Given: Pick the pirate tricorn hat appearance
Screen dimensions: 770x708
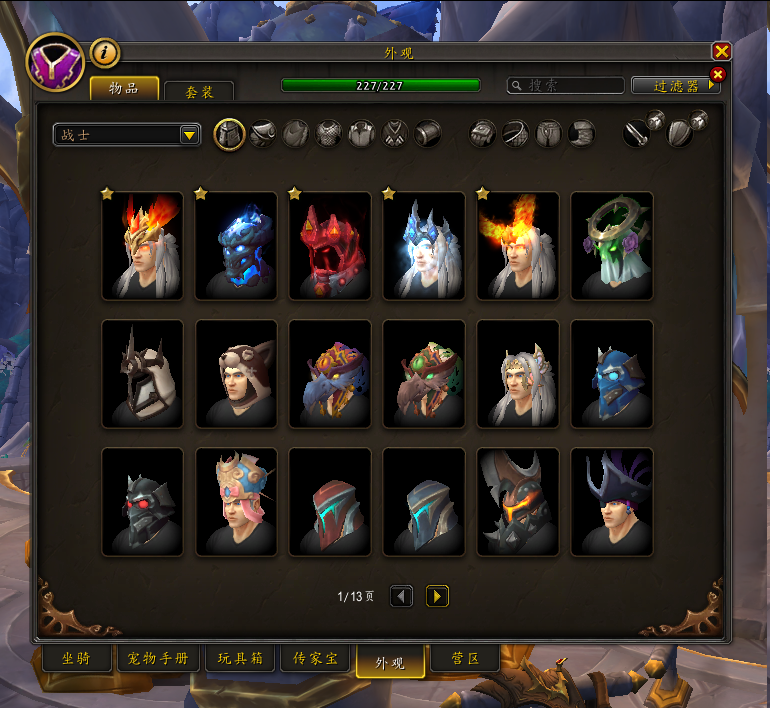Looking at the screenshot, I should (612, 502).
